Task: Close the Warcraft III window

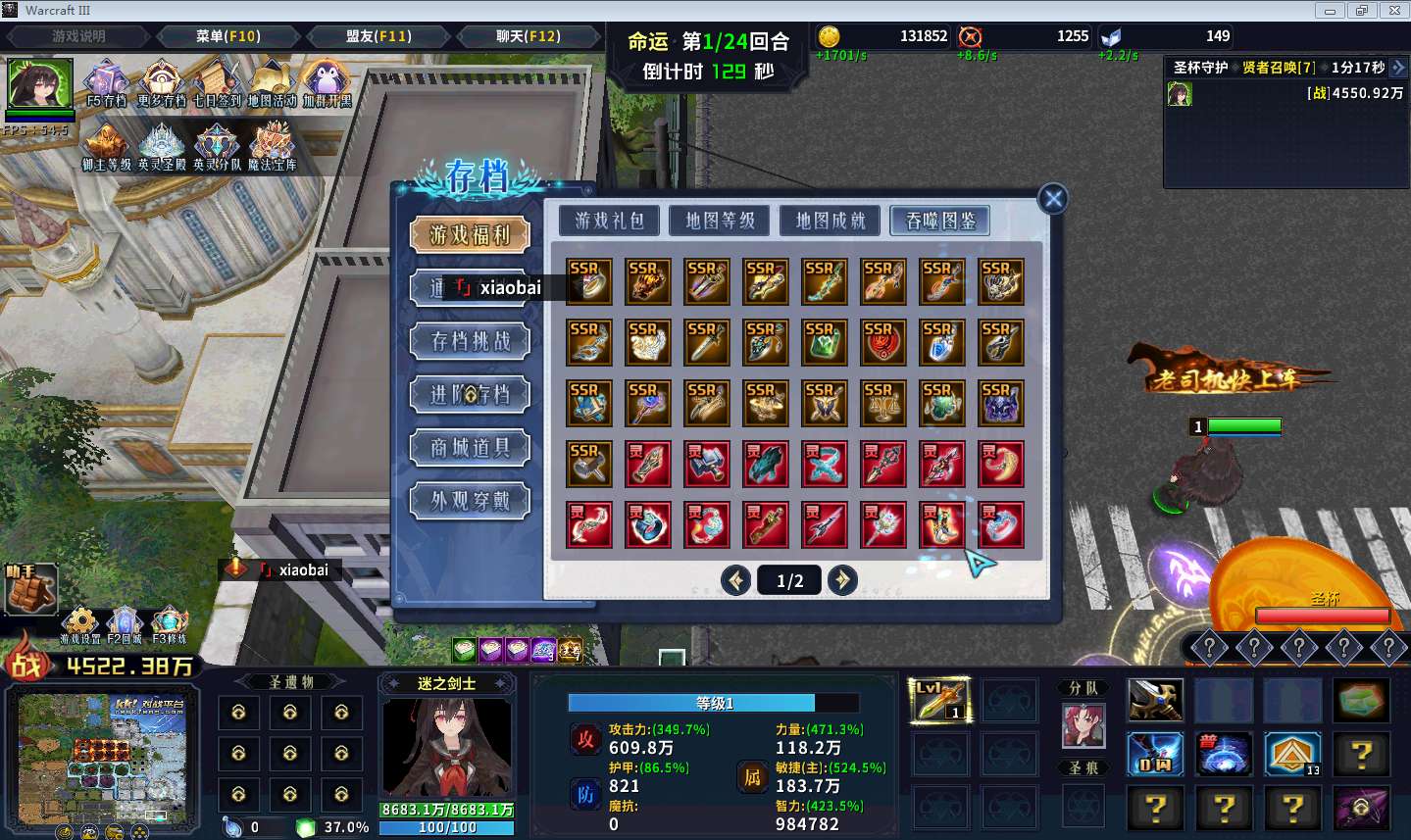Action: 1393,11
